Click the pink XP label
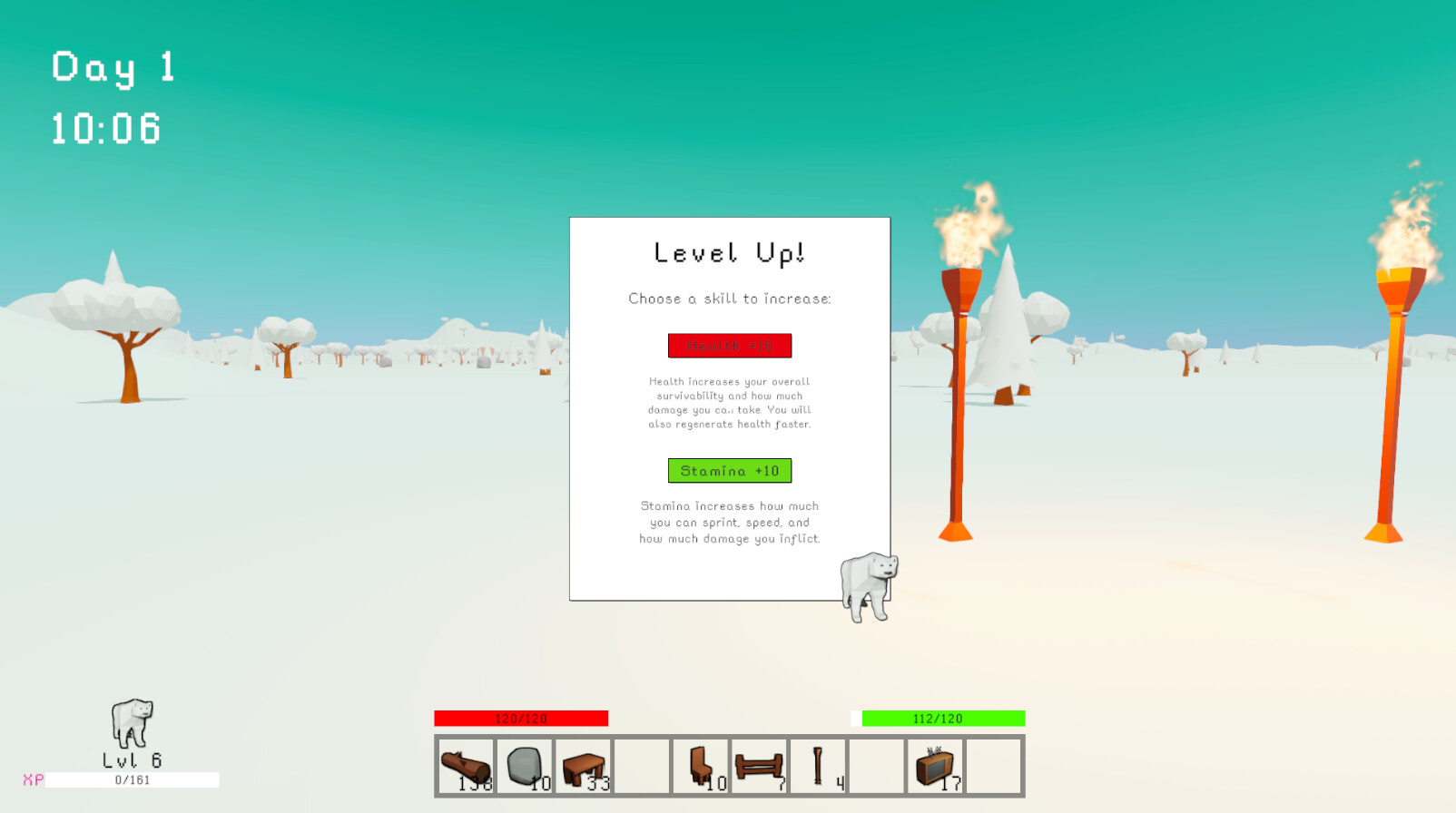This screenshot has width=1456, height=813. (33, 779)
